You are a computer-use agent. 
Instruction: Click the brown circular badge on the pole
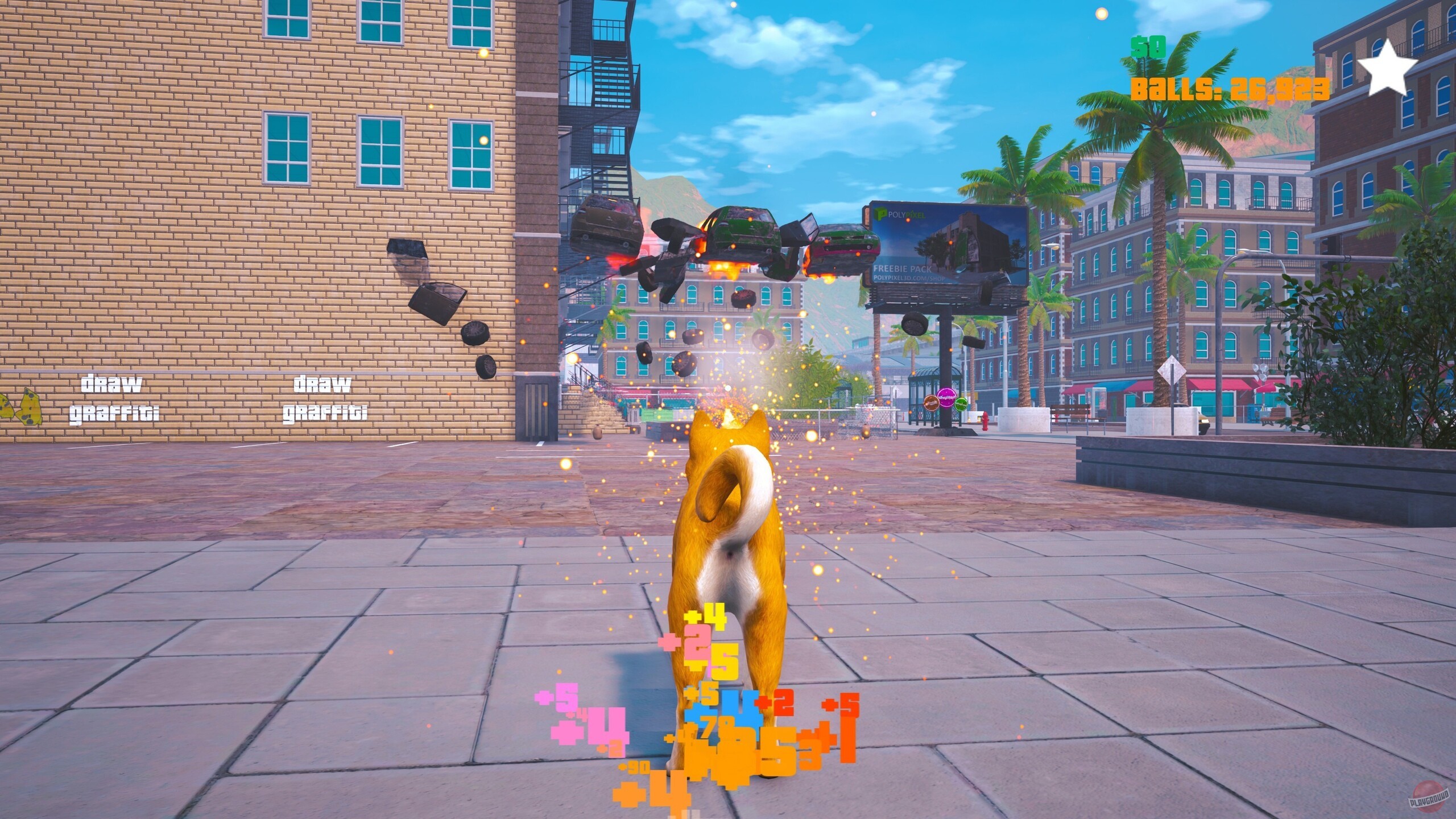tap(930, 403)
